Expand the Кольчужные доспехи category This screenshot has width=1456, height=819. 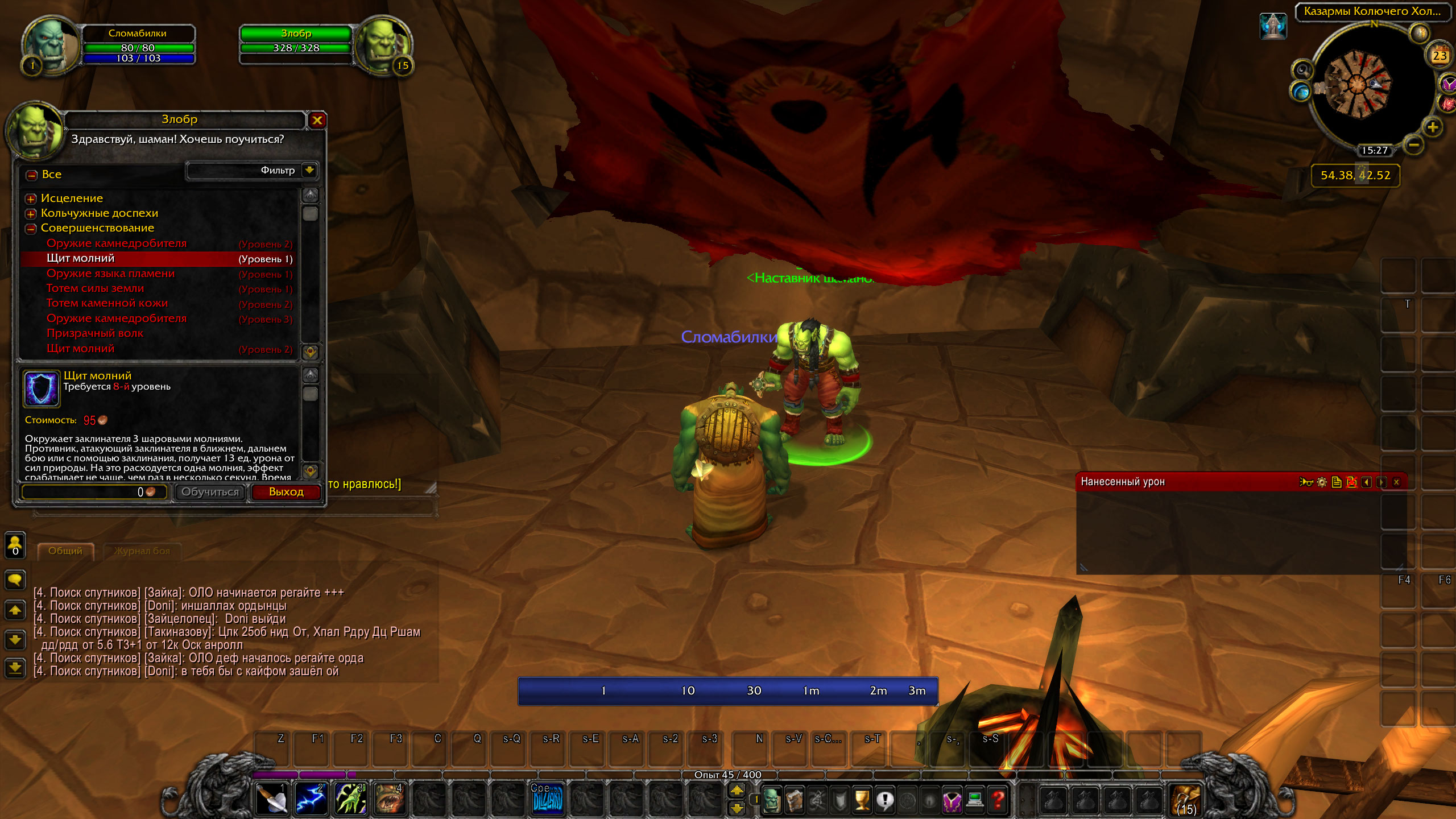pos(31,214)
